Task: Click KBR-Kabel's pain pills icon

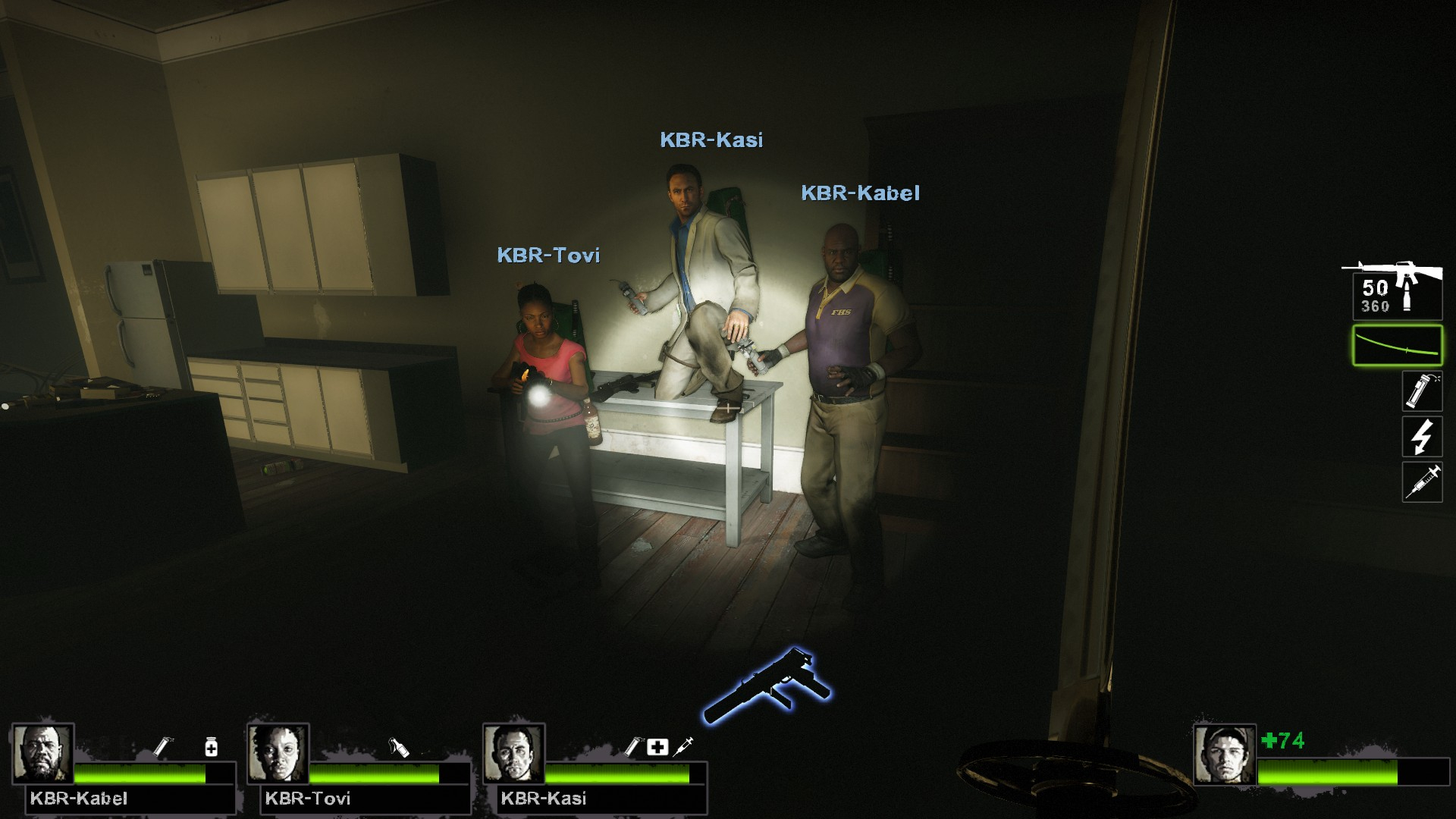Action: pyautogui.click(x=212, y=748)
